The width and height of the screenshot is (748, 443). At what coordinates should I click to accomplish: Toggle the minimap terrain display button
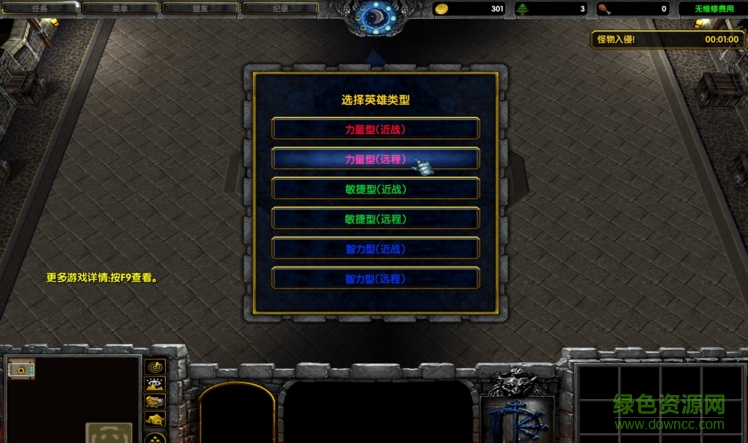155,386
